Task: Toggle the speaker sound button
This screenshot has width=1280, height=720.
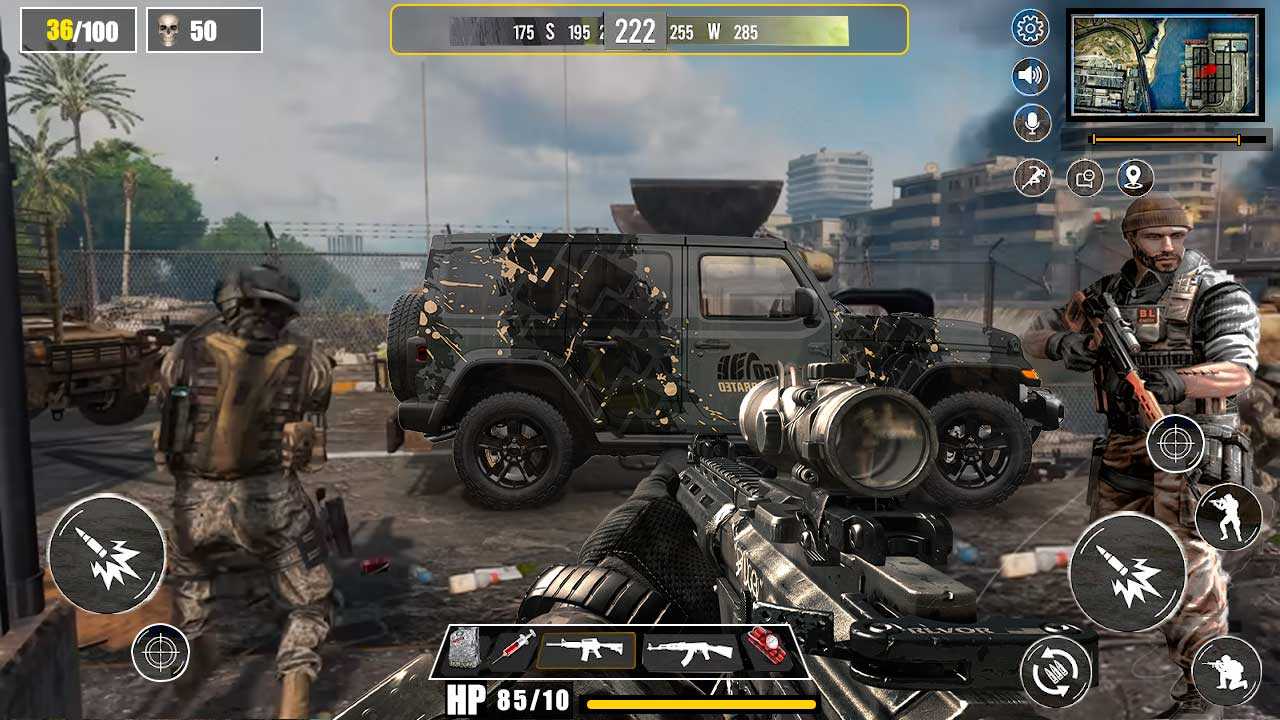Action: [1031, 76]
